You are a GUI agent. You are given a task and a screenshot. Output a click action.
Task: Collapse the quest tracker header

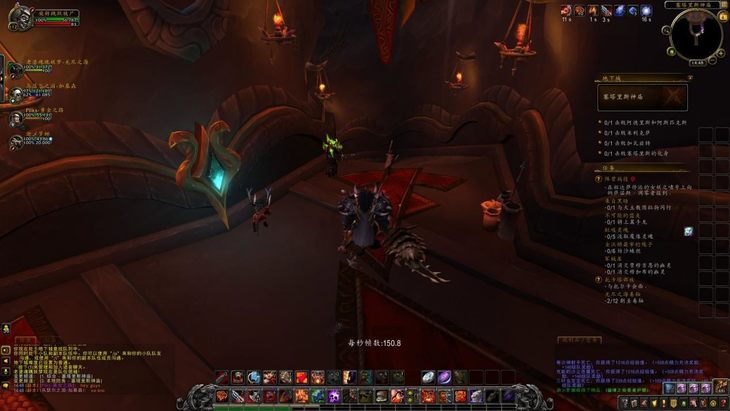pos(689,168)
